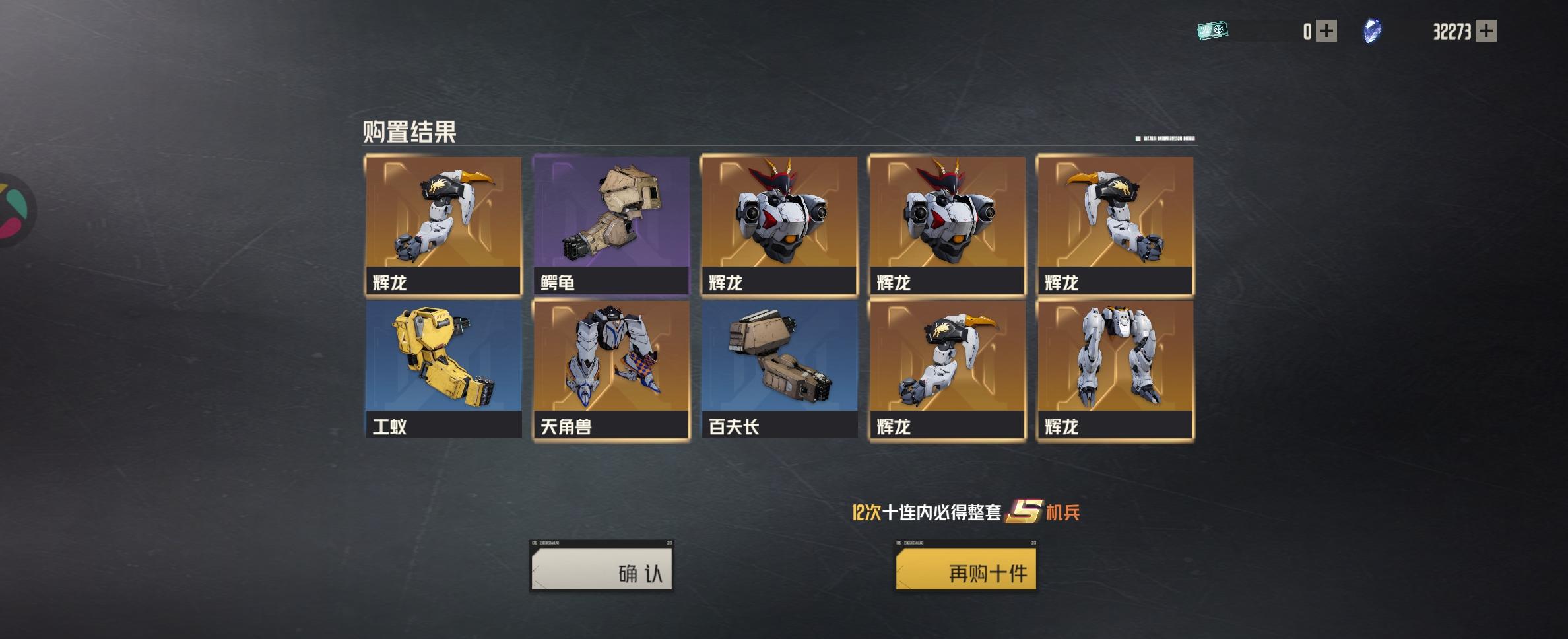This screenshot has width=1568, height=639.
Task: Click the plus button next to 32273 gems
Action: pyautogui.click(x=1487, y=29)
